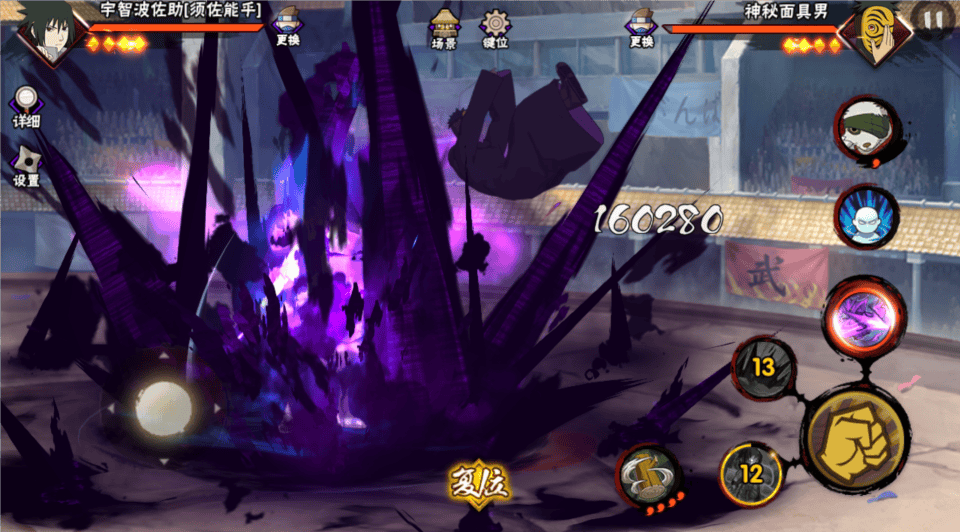Tap the 复位 reset button
Image resolution: width=960 pixels, height=532 pixels.
(x=479, y=484)
